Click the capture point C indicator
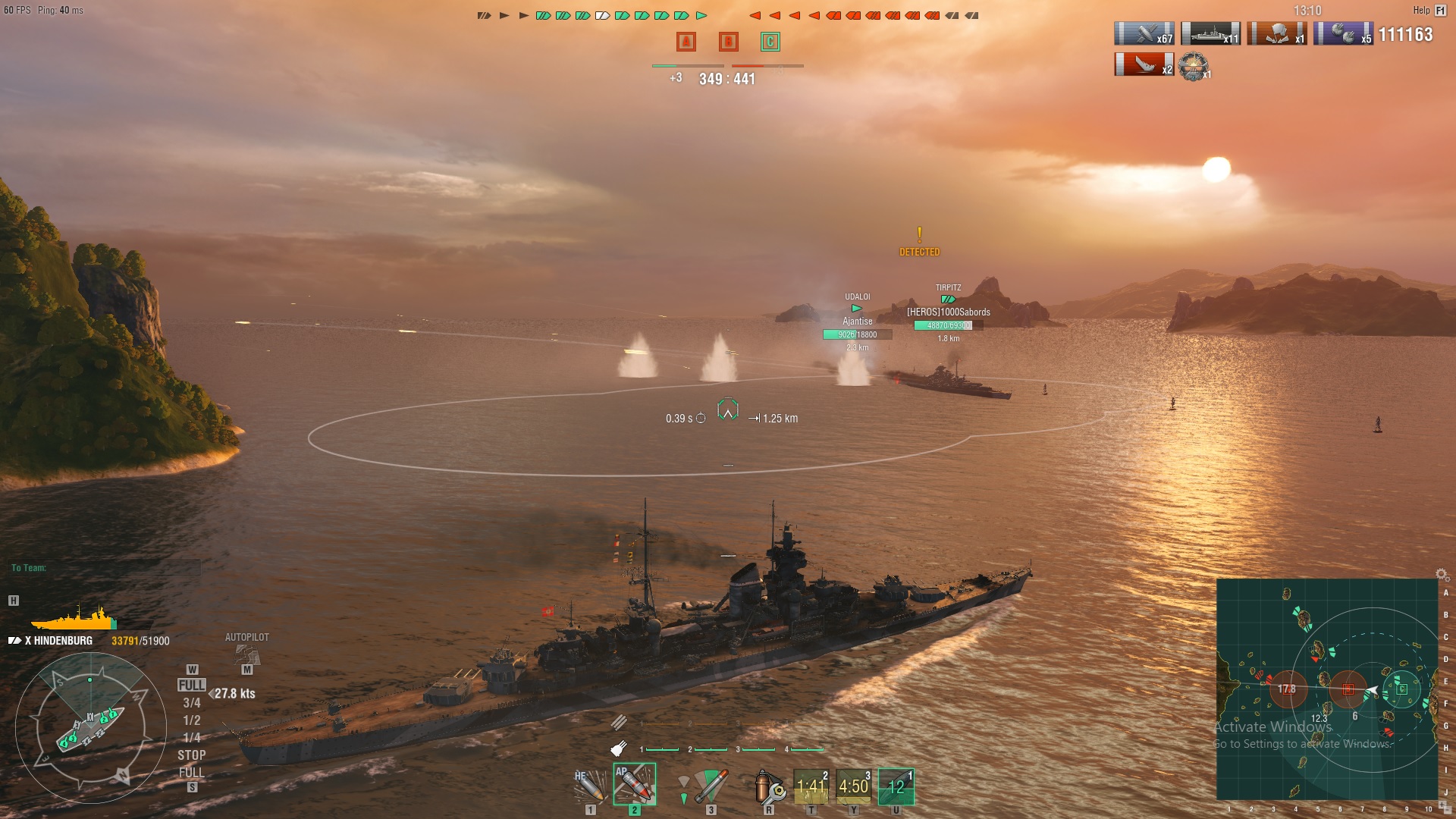 point(770,42)
